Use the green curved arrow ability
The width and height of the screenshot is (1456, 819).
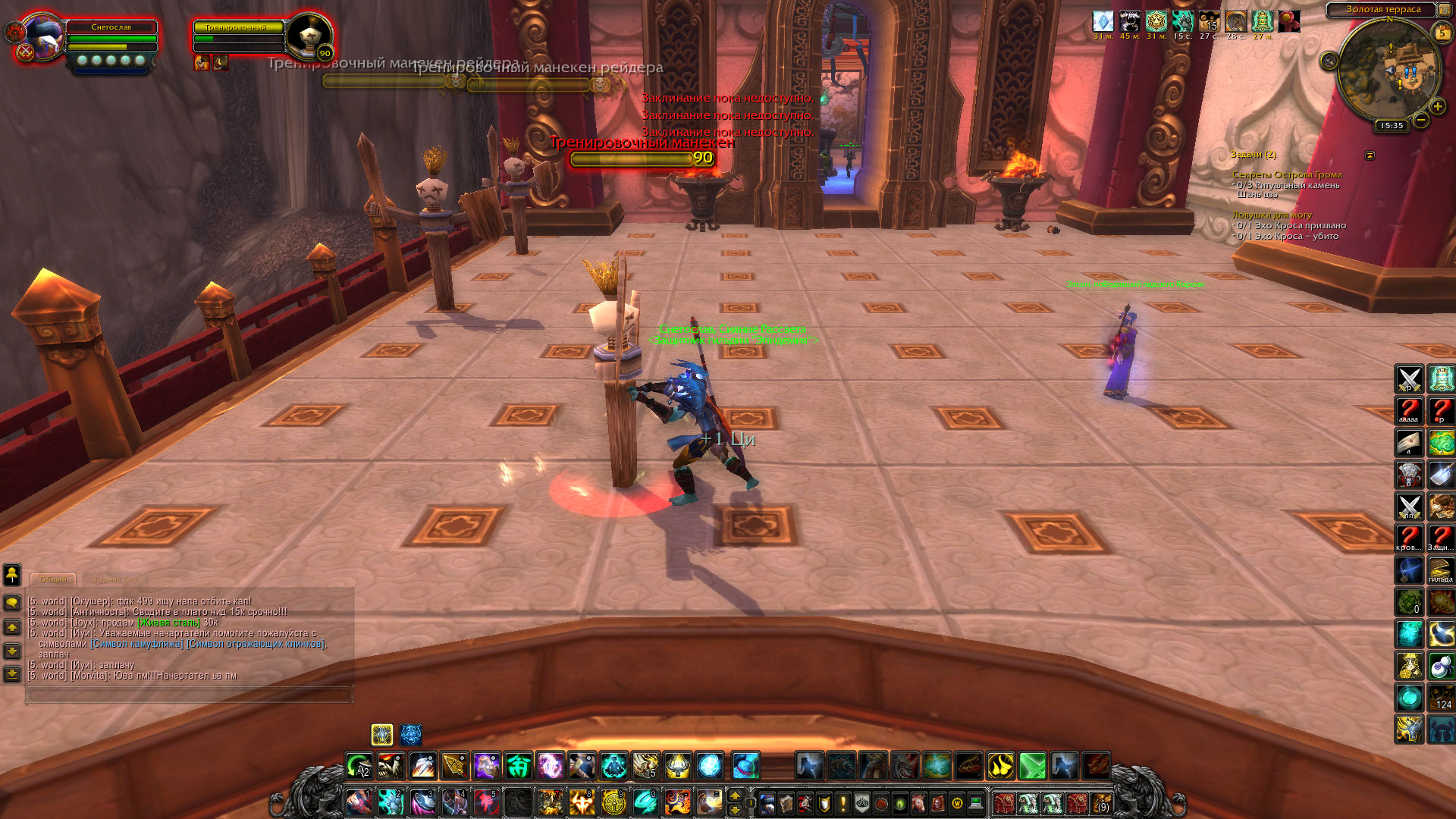(x=359, y=766)
